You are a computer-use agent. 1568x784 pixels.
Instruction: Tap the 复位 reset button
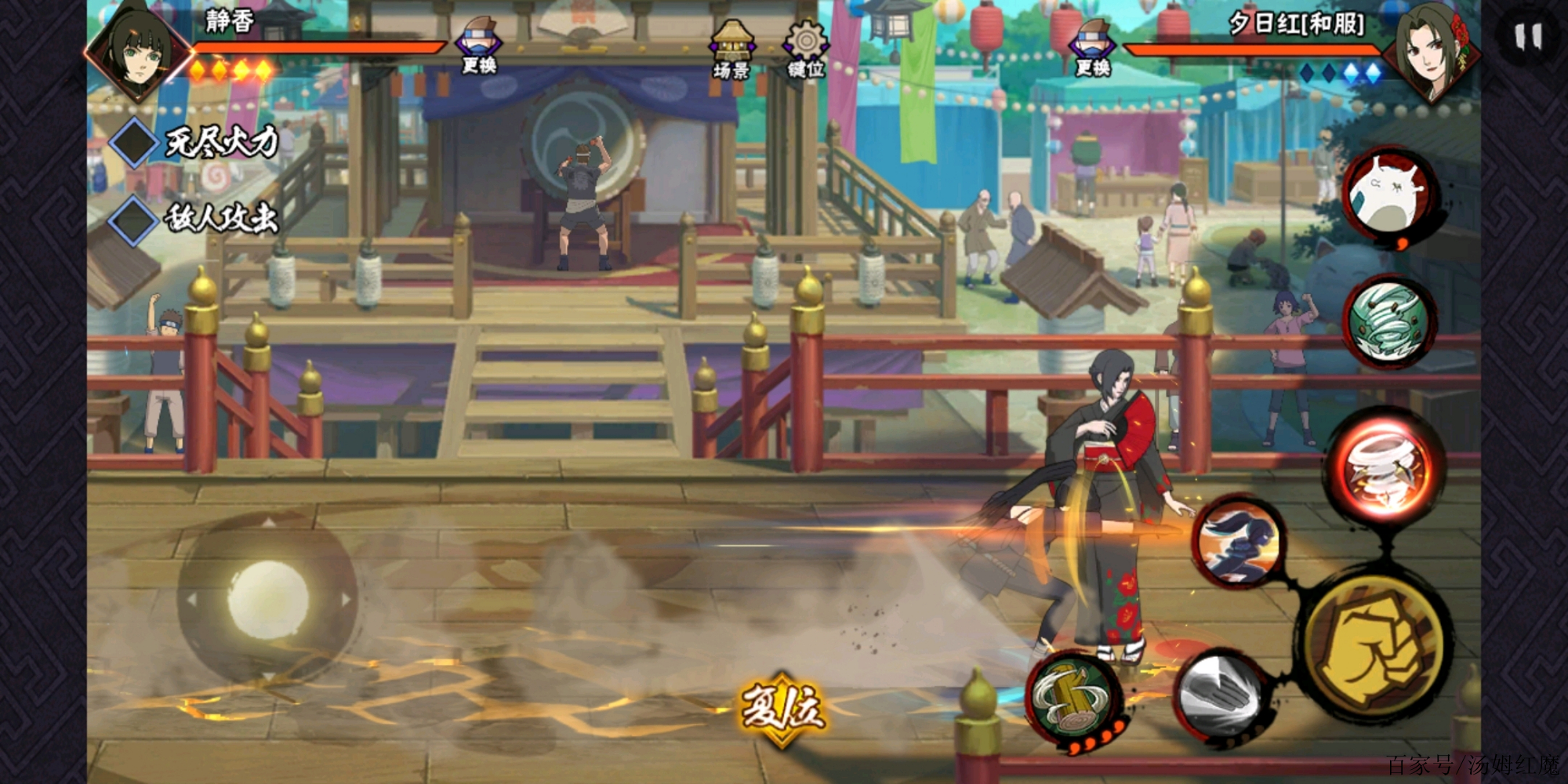coord(782,710)
